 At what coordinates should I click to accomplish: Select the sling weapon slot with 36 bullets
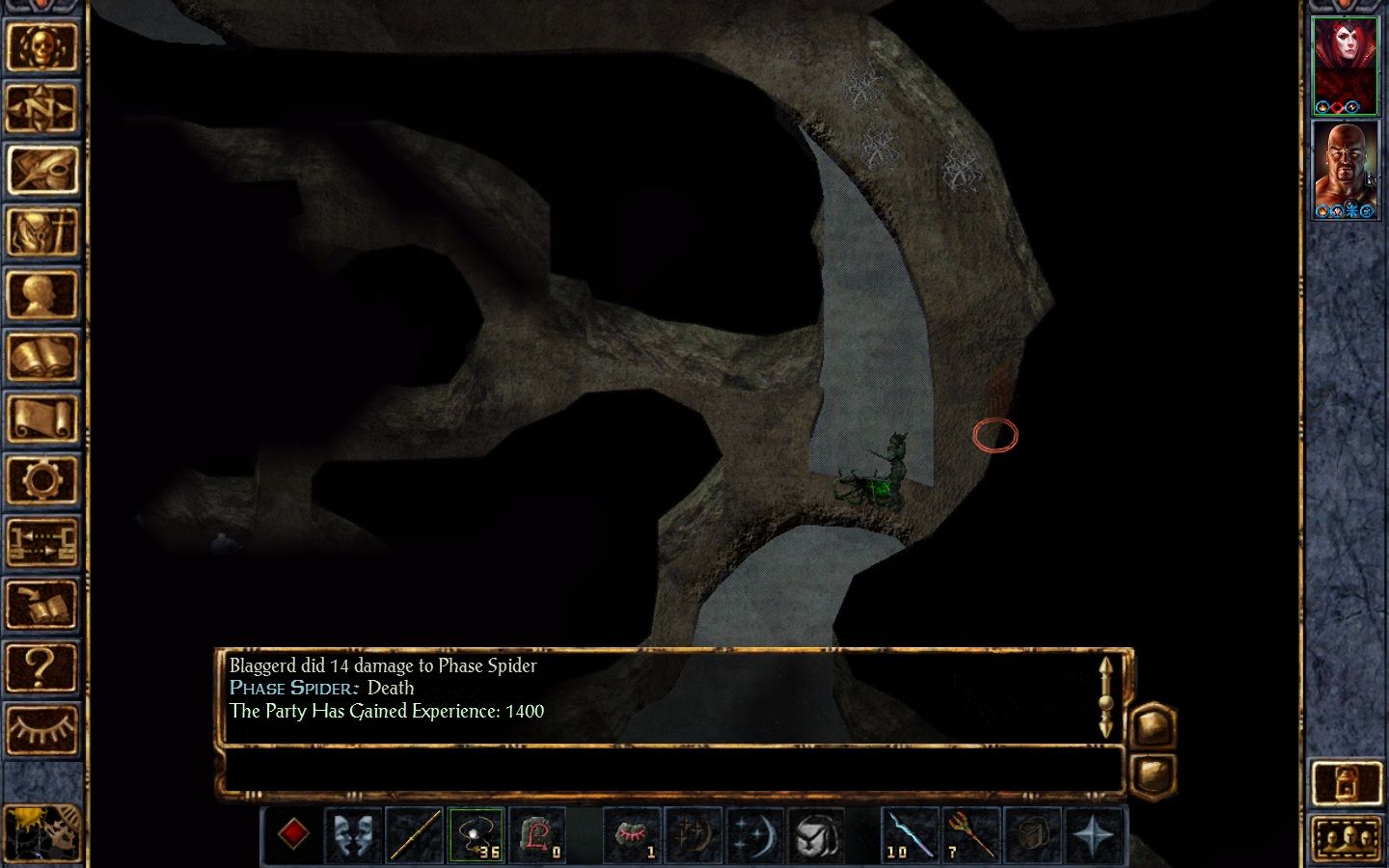pyautogui.click(x=476, y=834)
